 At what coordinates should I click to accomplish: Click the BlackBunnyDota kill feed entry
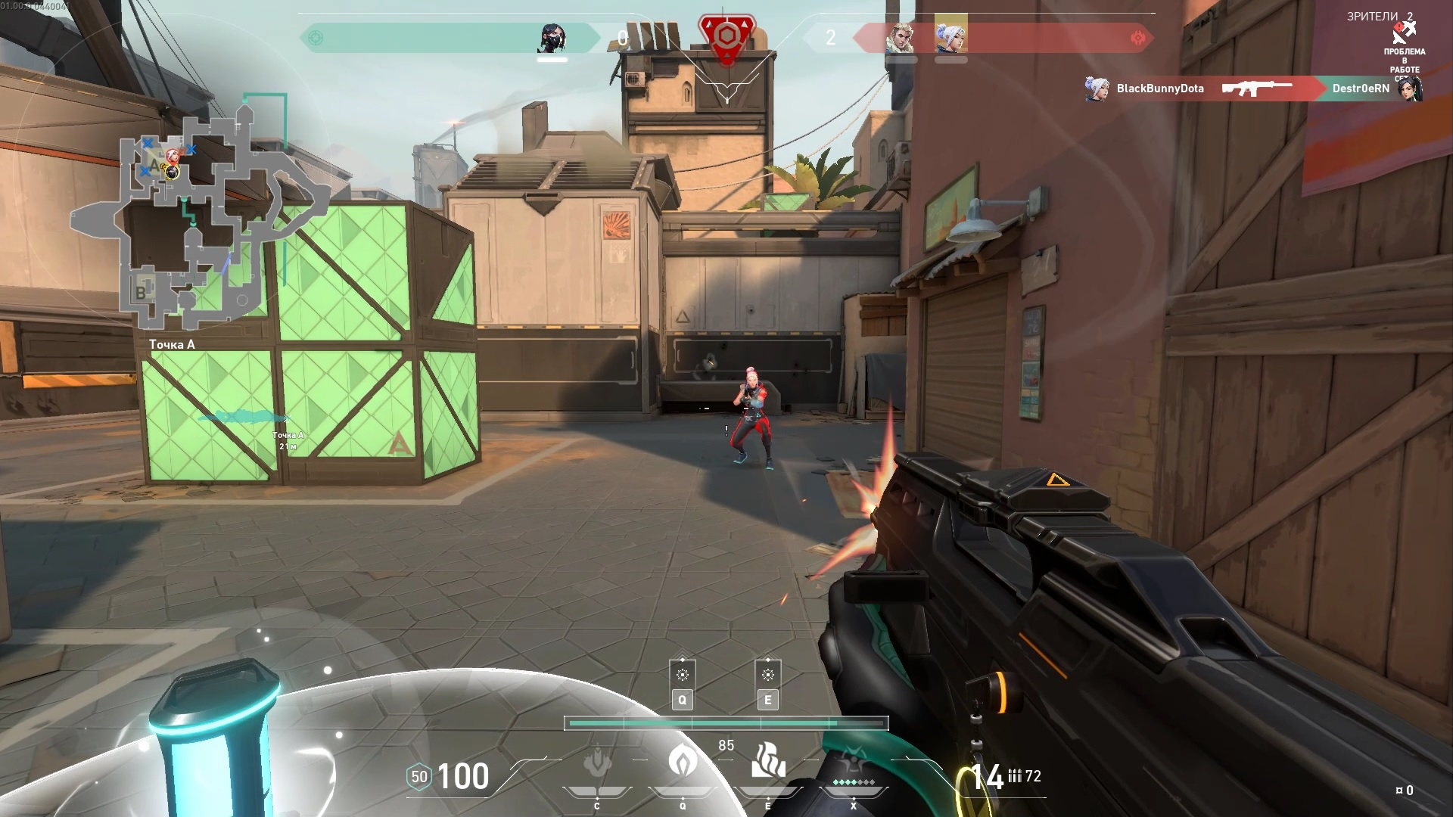click(1160, 89)
